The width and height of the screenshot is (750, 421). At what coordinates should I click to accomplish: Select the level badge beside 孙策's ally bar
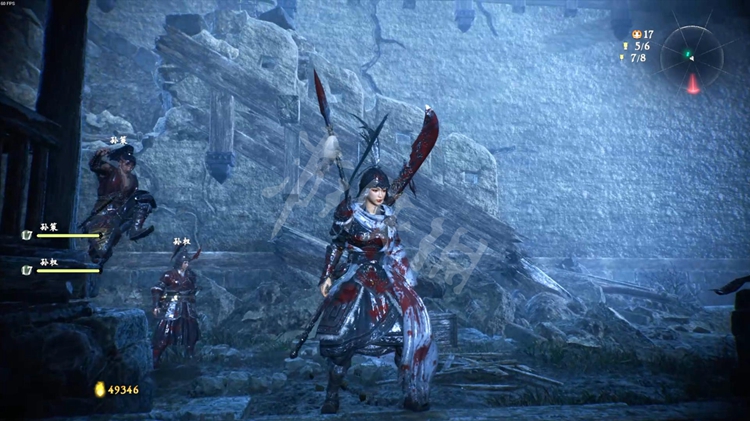pos(27,235)
